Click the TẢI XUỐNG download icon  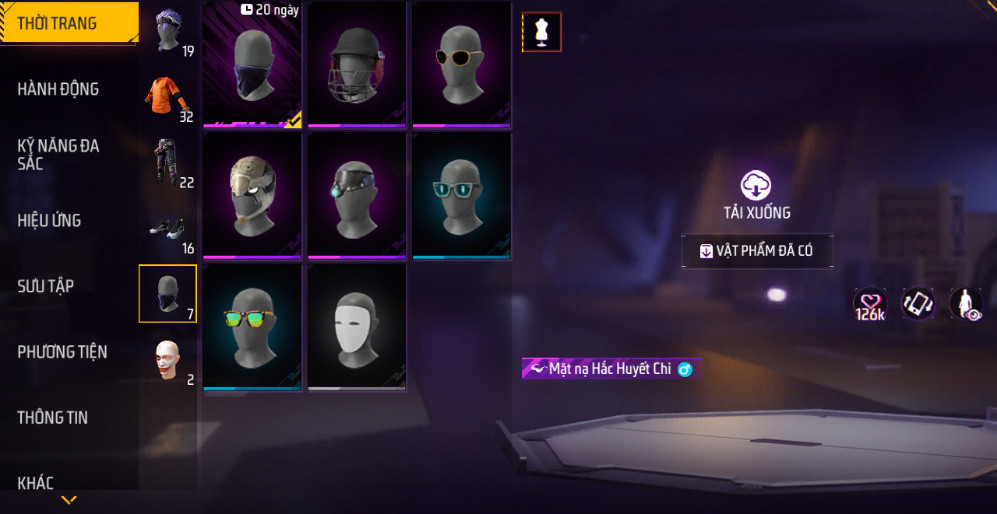pyautogui.click(x=756, y=186)
